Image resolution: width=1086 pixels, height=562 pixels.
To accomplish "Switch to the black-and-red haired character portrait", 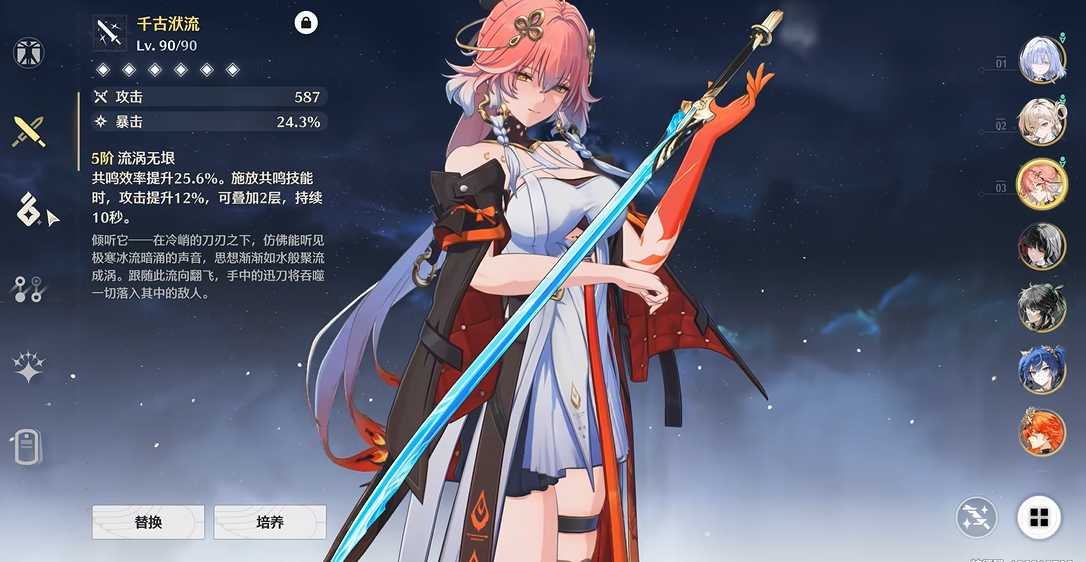I will 1042,246.
